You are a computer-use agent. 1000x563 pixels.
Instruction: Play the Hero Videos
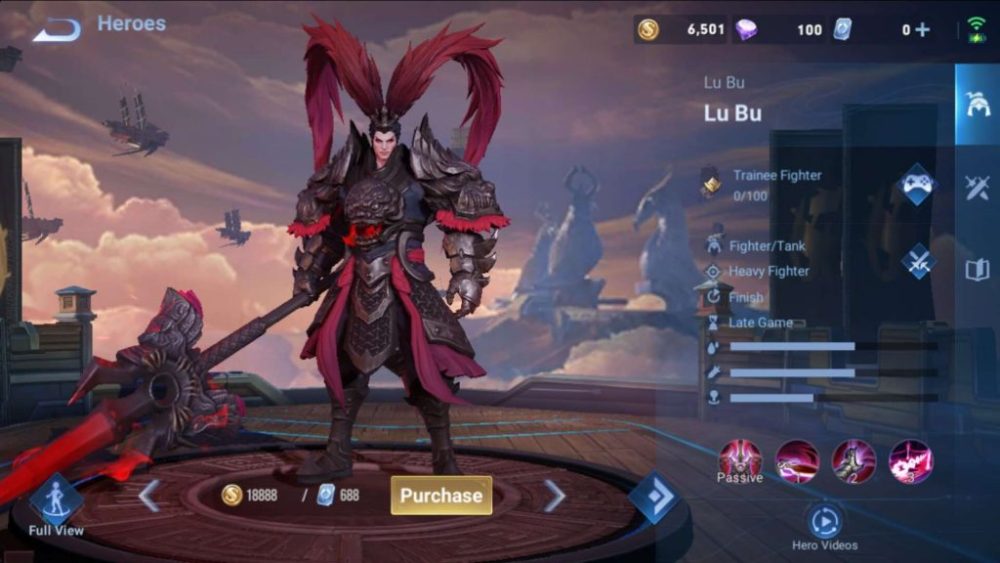pyautogui.click(x=825, y=522)
